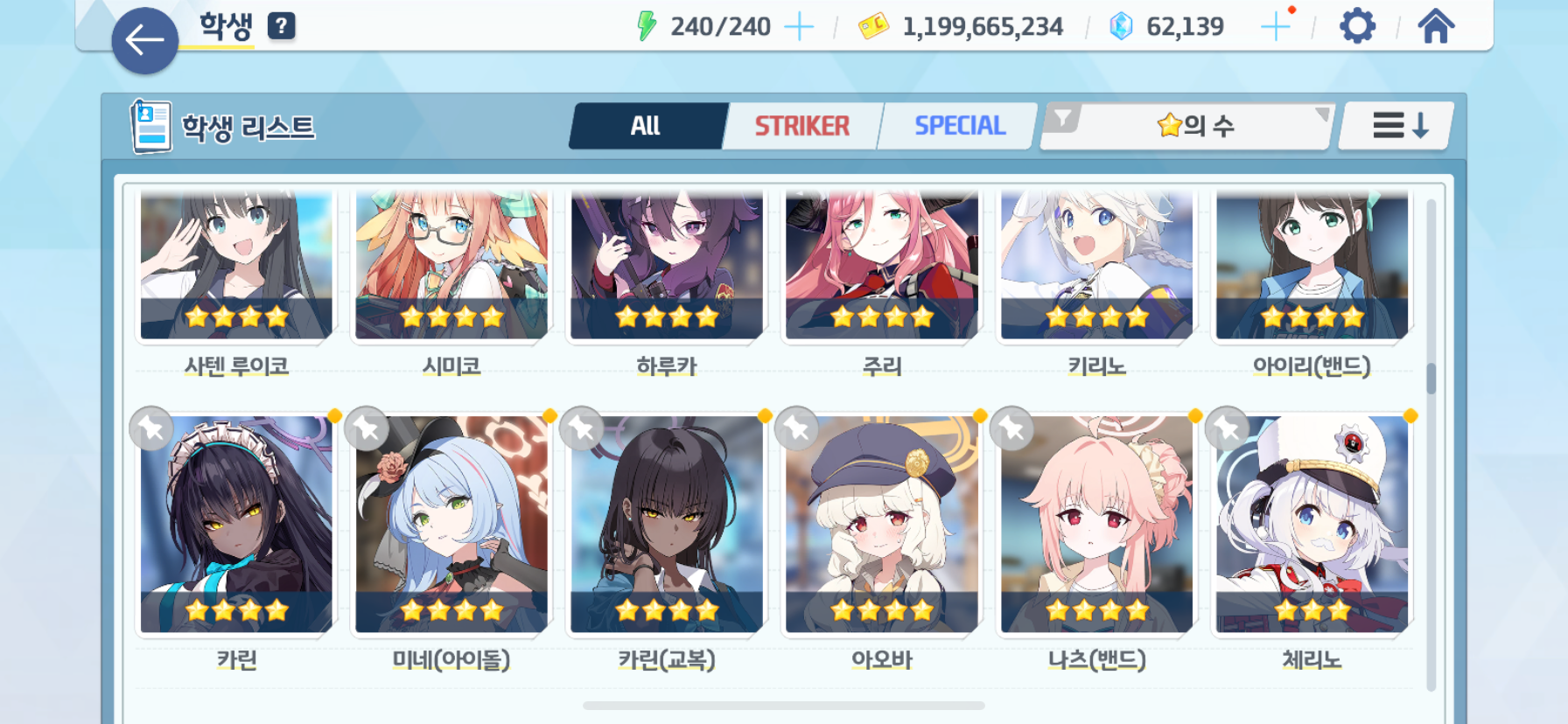Choose the 시미코 student card
Screen dimensions: 1568x724
point(451,267)
